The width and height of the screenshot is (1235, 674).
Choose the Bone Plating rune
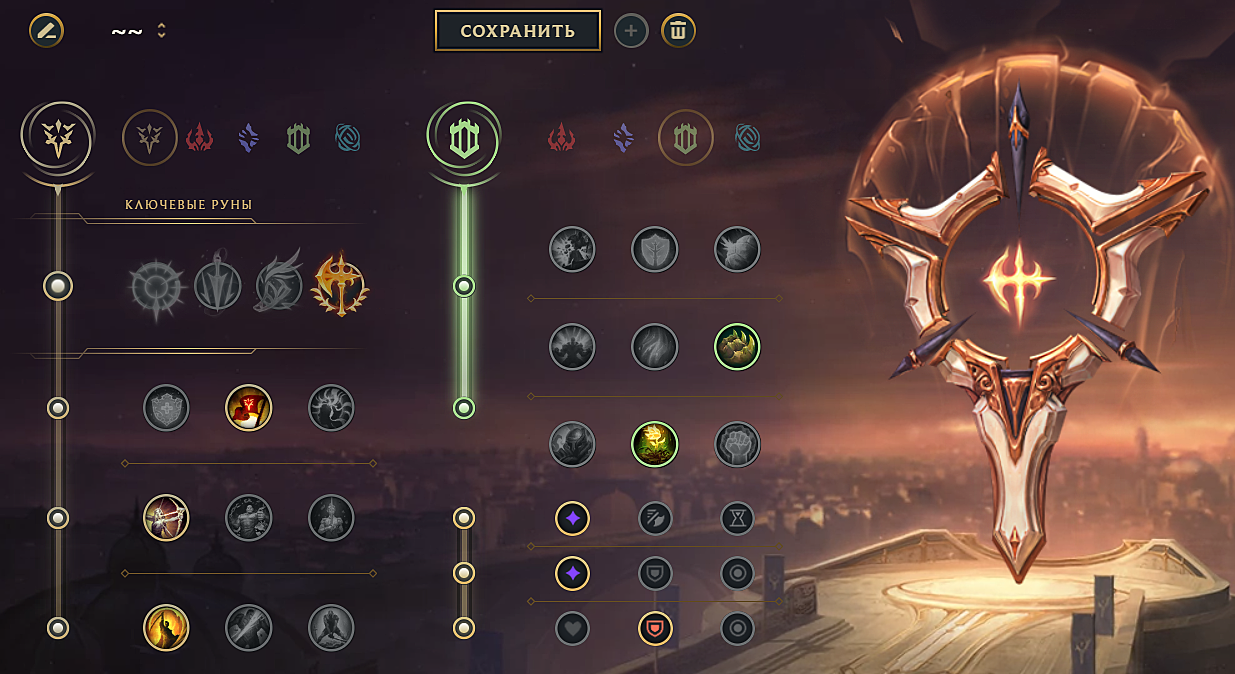point(737,347)
